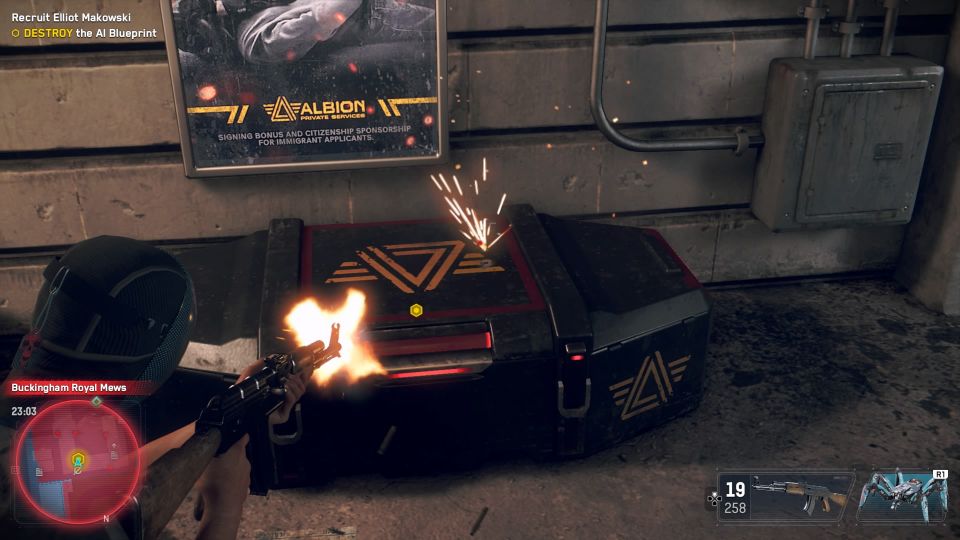Select the assault rifle weapon slot
Screen dimensions: 960x540
tap(785, 495)
